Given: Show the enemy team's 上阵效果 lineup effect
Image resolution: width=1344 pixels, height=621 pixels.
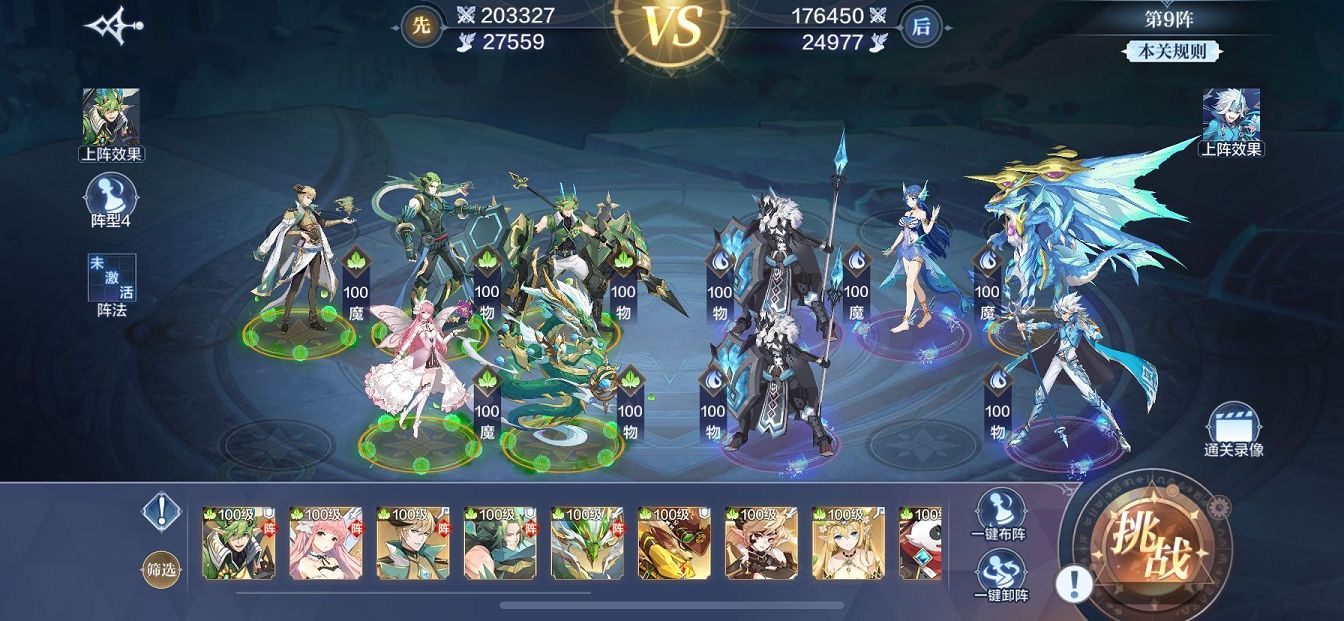Looking at the screenshot, I should [1231, 122].
